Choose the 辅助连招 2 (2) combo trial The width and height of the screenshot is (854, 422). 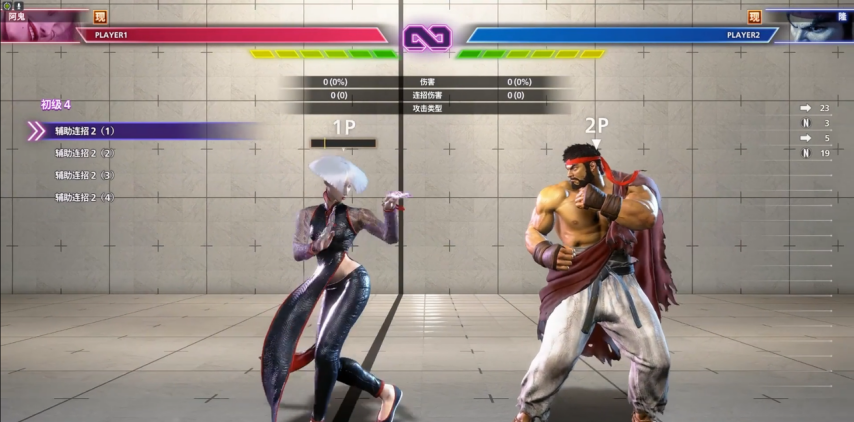(x=86, y=153)
